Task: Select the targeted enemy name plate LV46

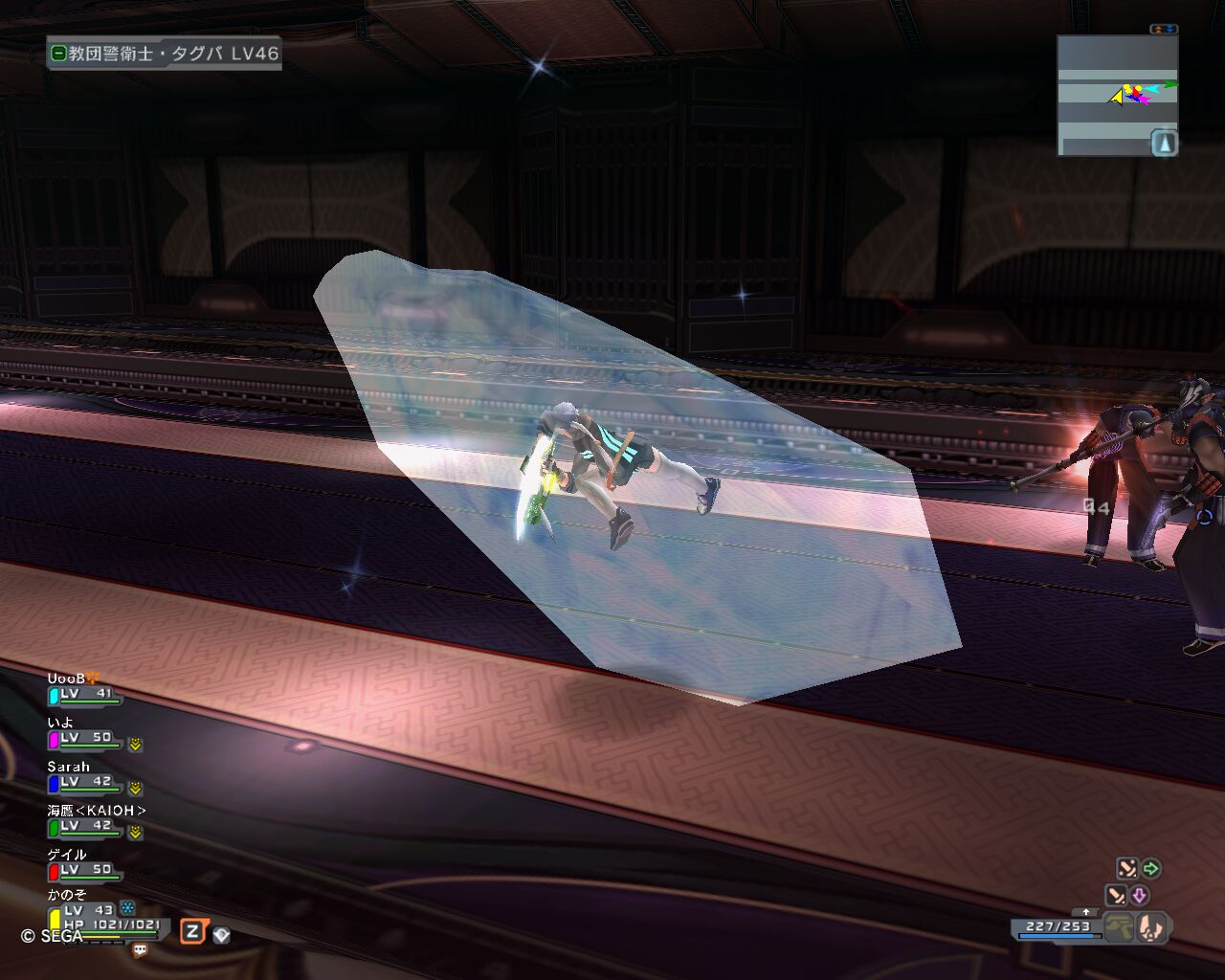Action: point(164,54)
